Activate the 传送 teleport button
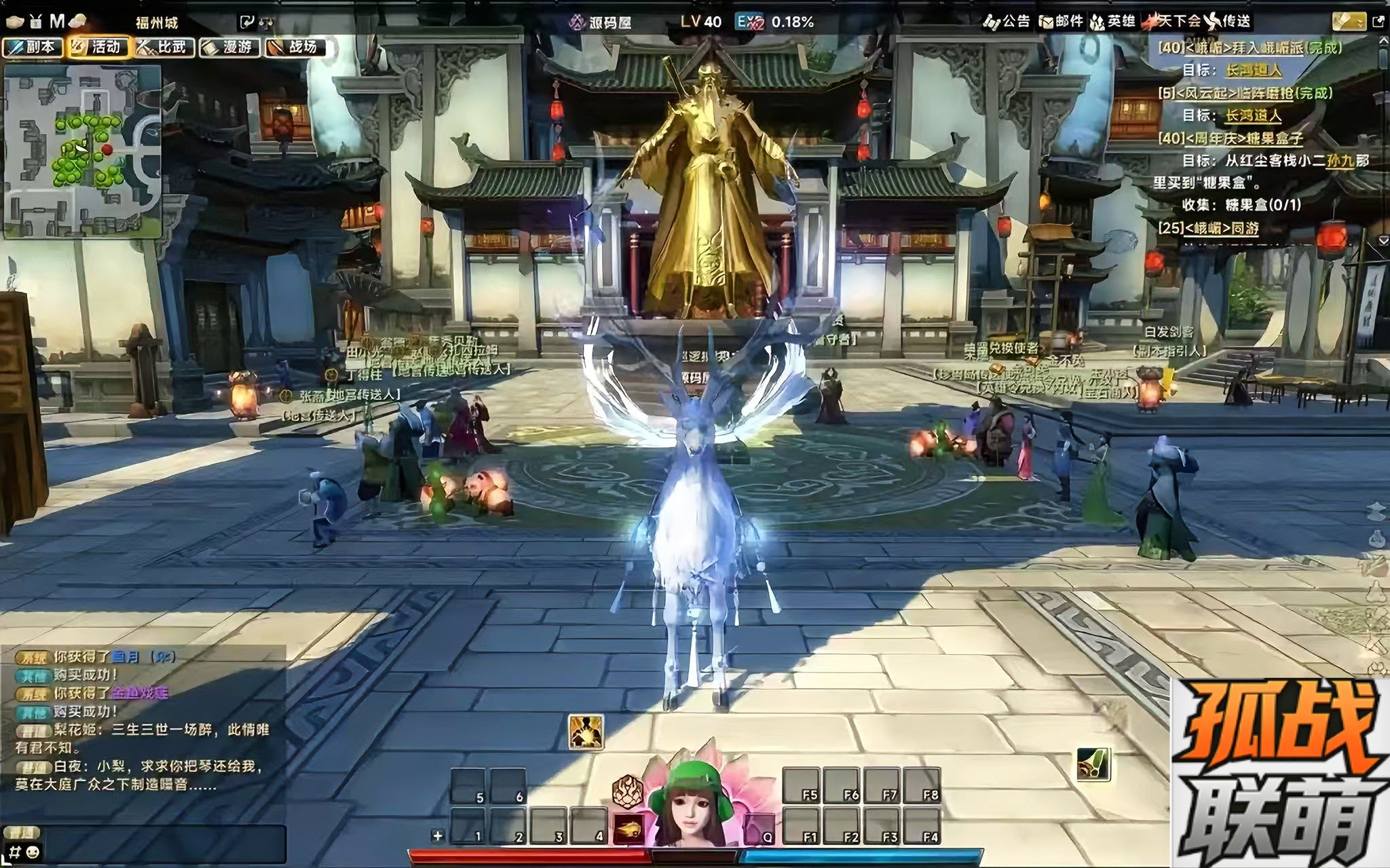 point(1228,22)
